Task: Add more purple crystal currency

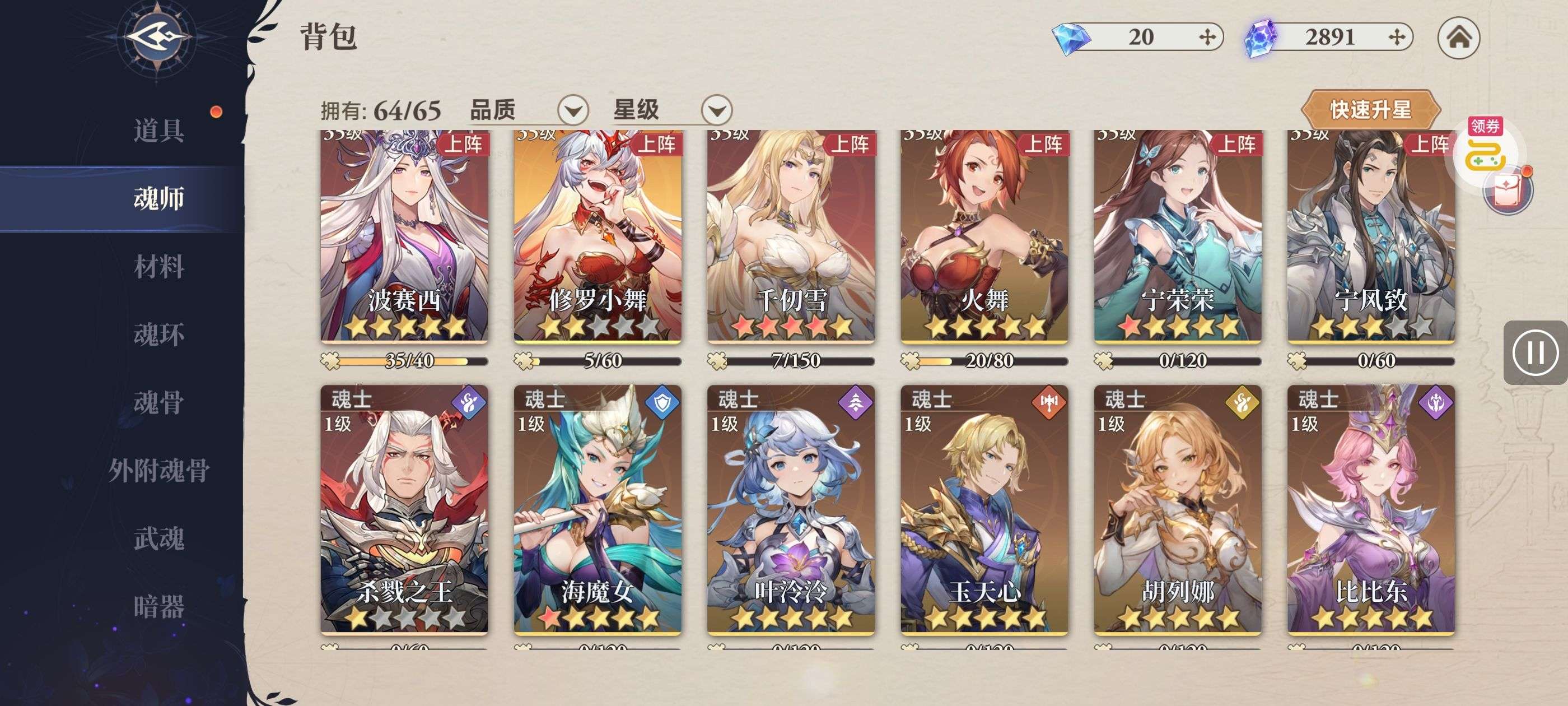Action: pos(1397,37)
